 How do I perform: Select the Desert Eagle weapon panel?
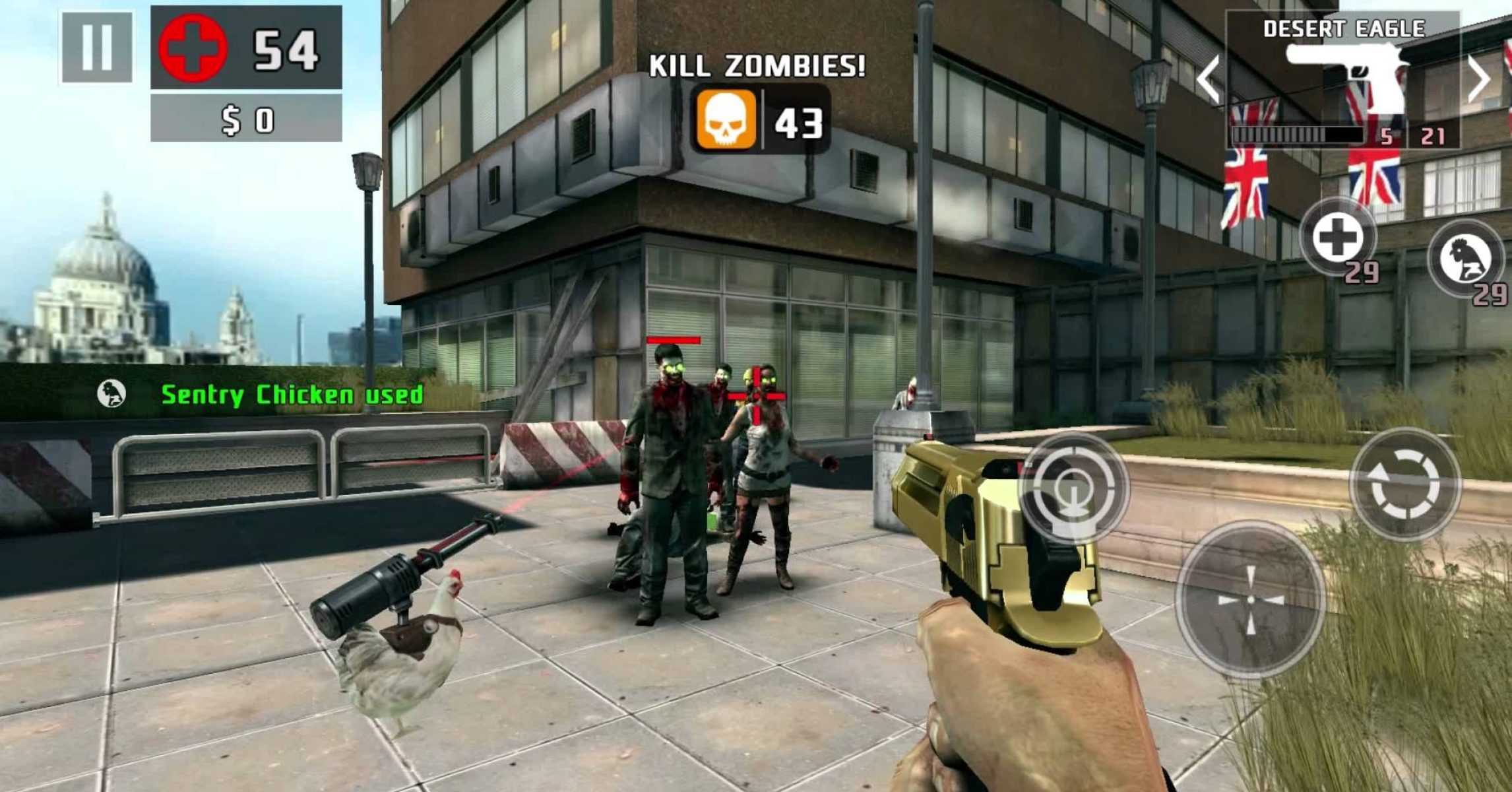(x=1343, y=79)
